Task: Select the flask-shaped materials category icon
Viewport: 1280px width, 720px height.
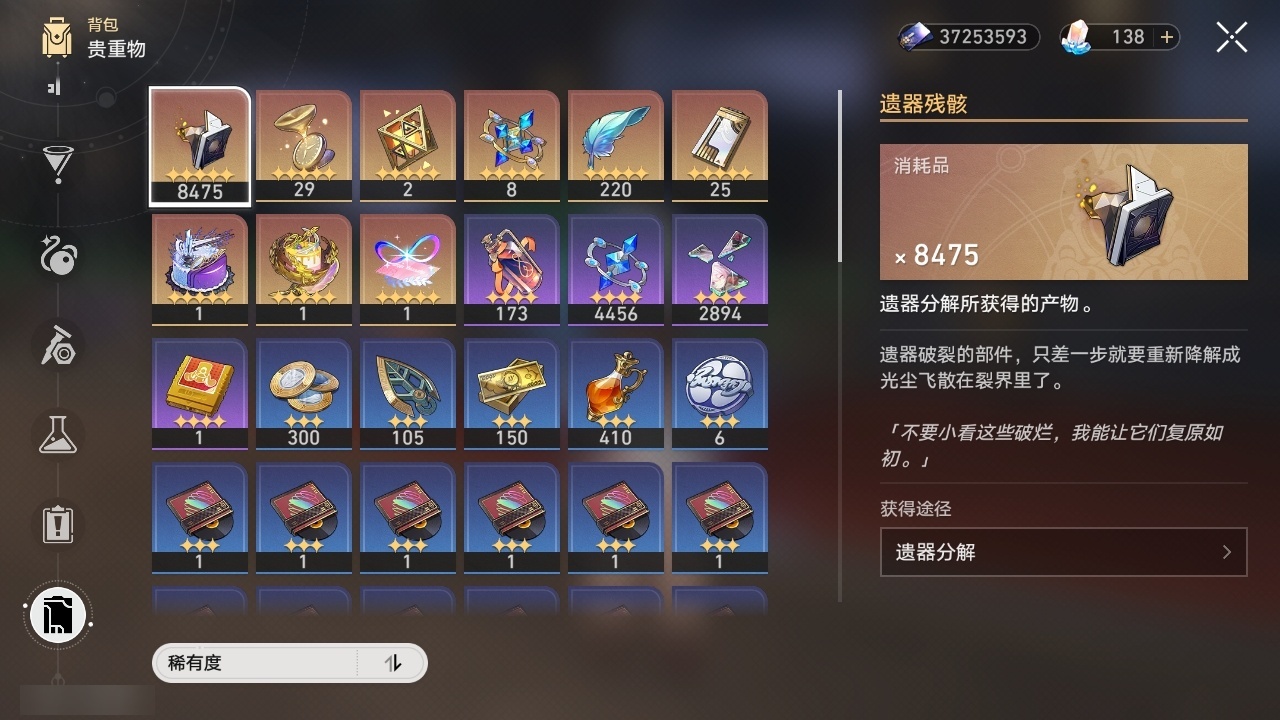Action: point(58,435)
